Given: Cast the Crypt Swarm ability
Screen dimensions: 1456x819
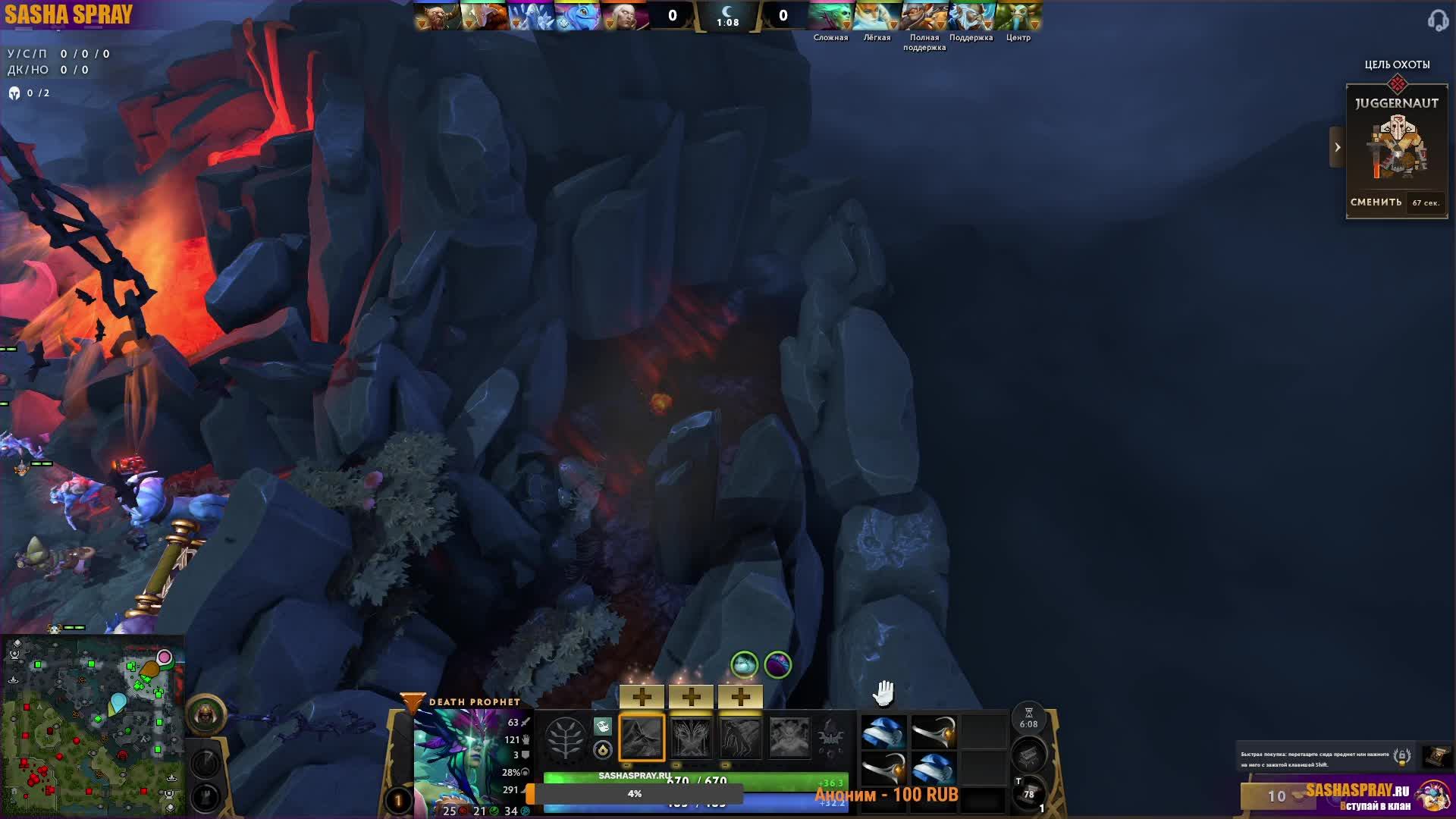Looking at the screenshot, I should pos(642,737).
